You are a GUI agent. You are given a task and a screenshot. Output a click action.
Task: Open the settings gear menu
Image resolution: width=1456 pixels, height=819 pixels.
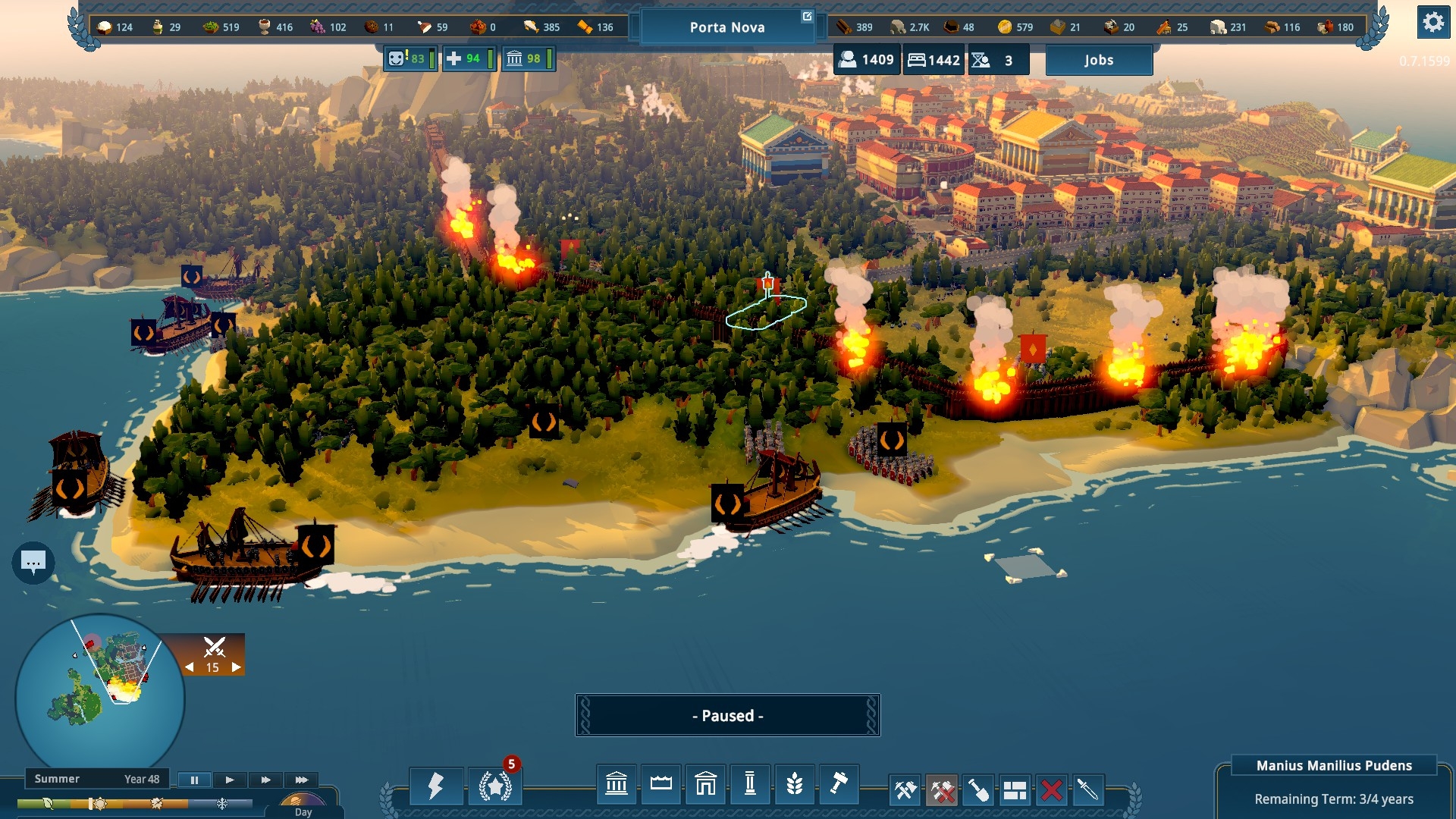[x=1432, y=23]
